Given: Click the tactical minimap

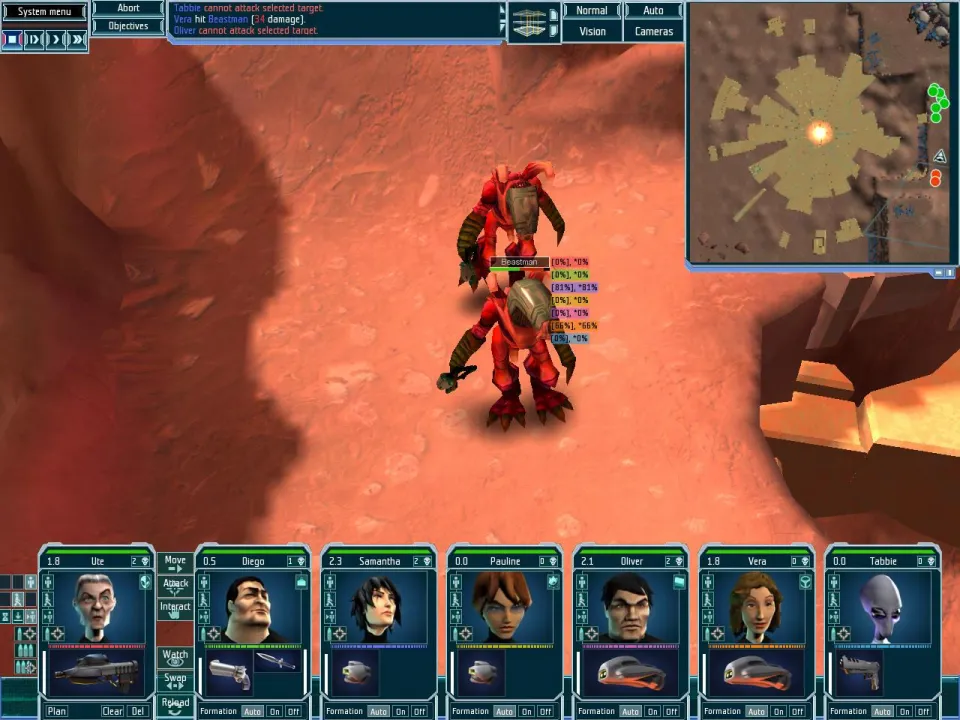Looking at the screenshot, I should (x=817, y=132).
